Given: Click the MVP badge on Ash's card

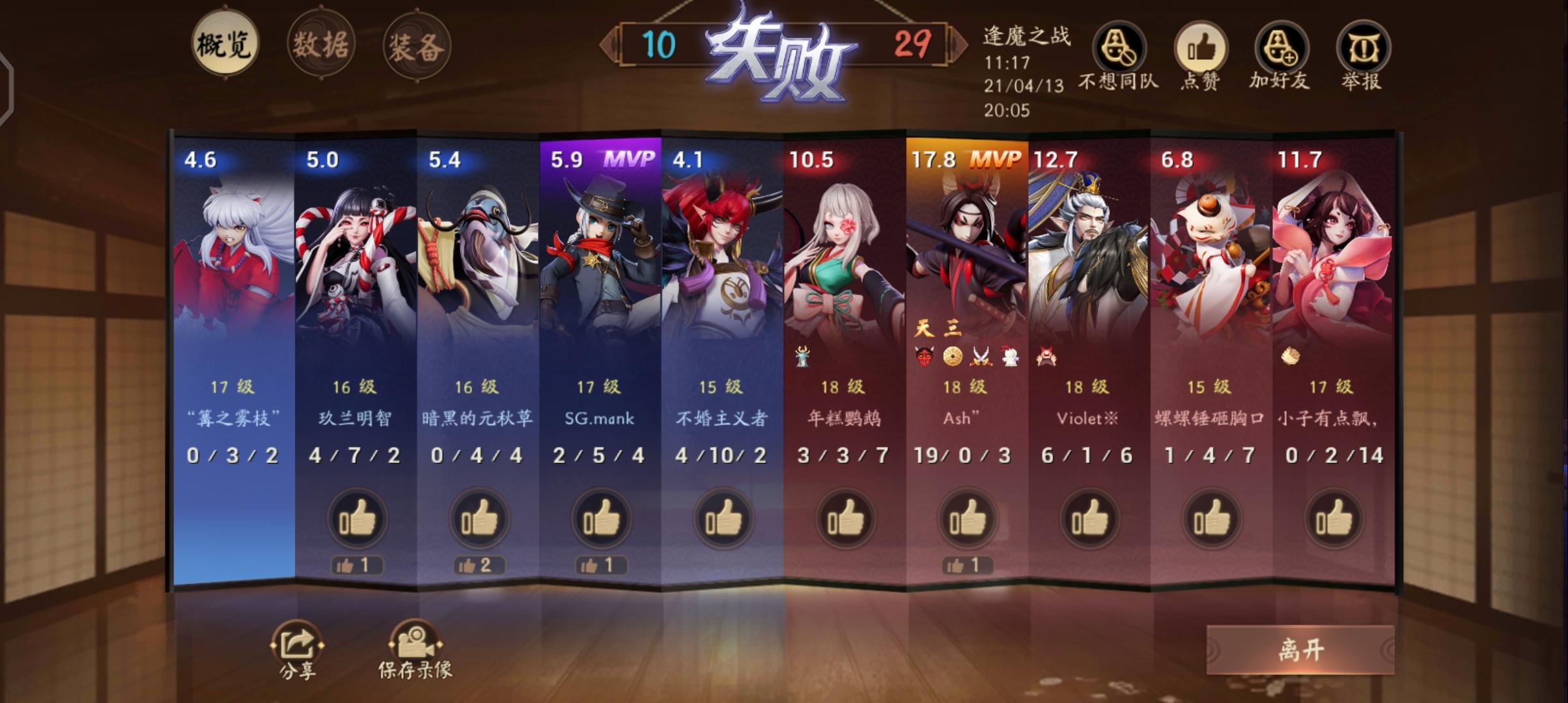Looking at the screenshot, I should (x=996, y=158).
